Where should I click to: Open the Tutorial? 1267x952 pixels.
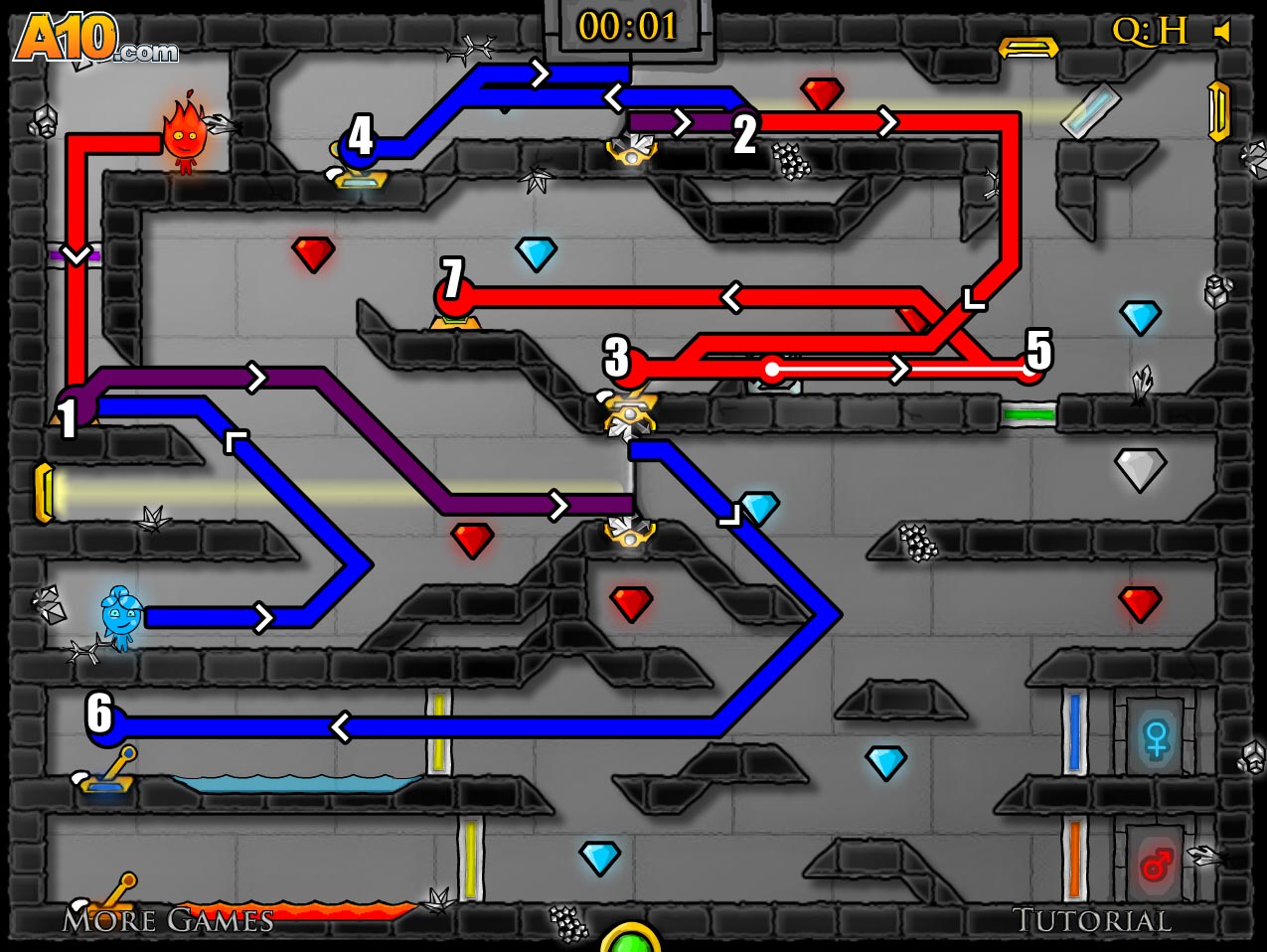click(x=1091, y=920)
